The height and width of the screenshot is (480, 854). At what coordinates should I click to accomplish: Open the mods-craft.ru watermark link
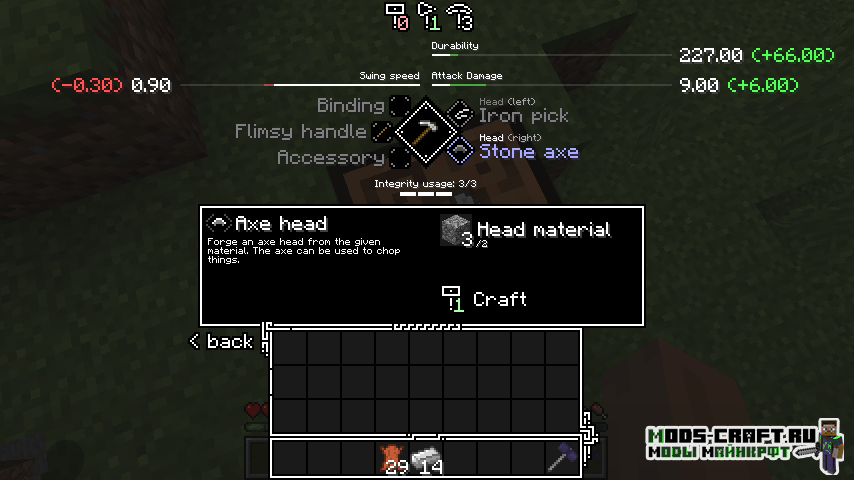[x=728, y=443]
